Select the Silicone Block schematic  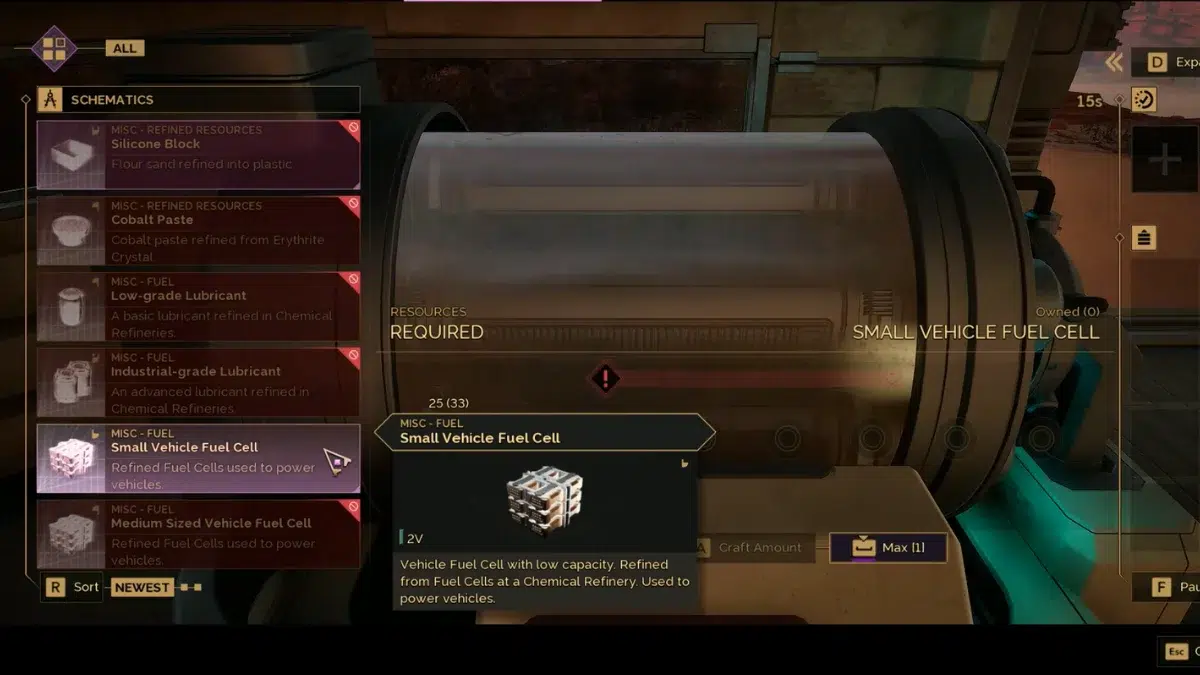198,155
